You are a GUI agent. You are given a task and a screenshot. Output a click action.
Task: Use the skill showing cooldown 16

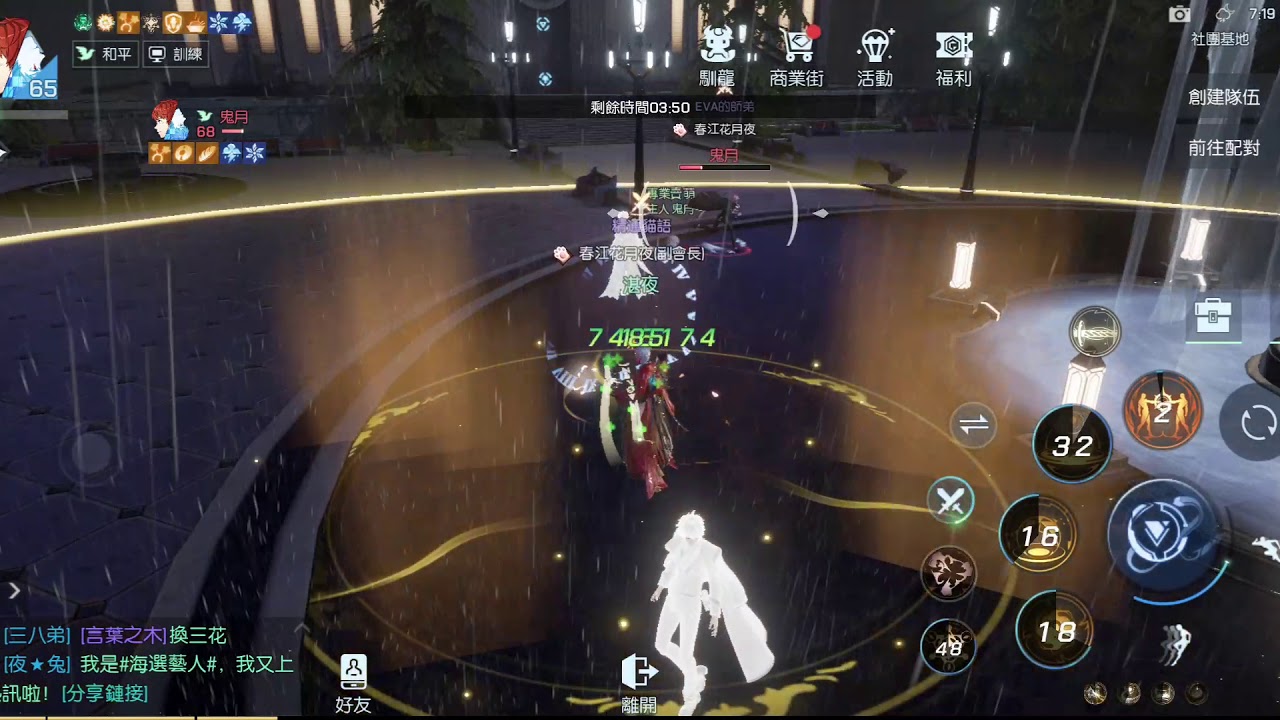coord(1039,536)
